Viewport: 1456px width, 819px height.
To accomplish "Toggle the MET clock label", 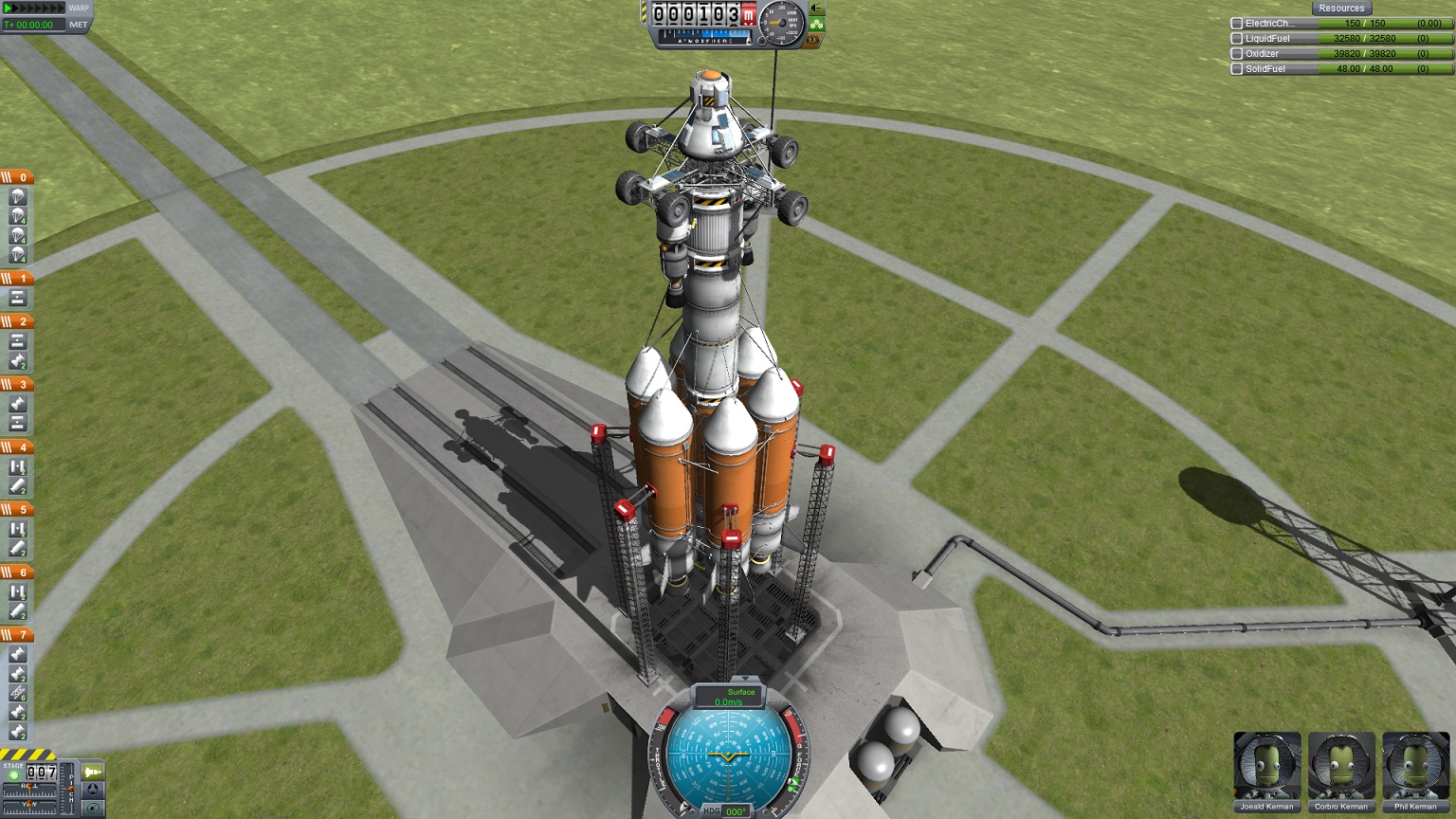I will [x=79, y=25].
